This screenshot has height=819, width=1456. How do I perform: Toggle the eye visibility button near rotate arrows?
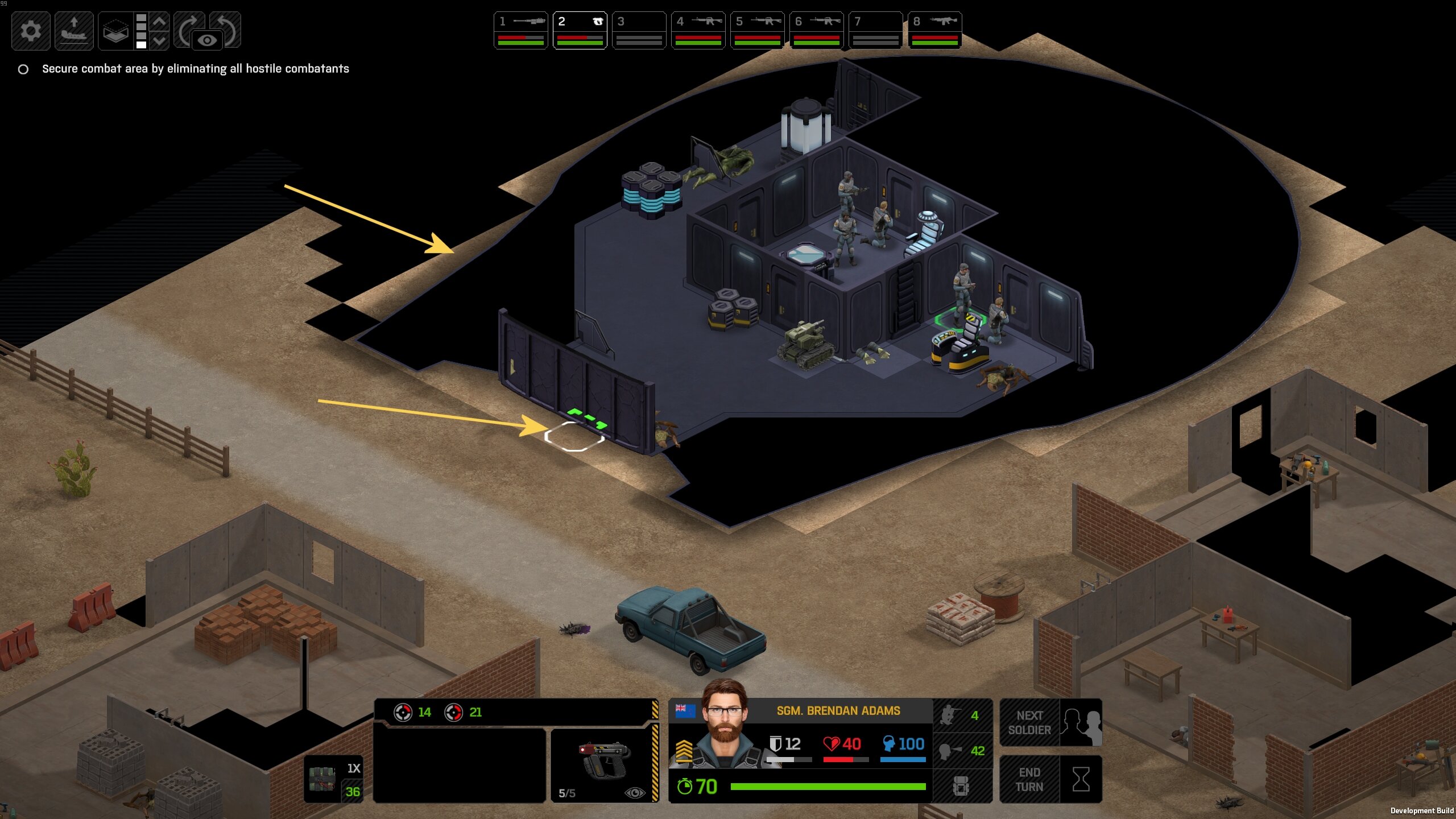tap(207, 40)
